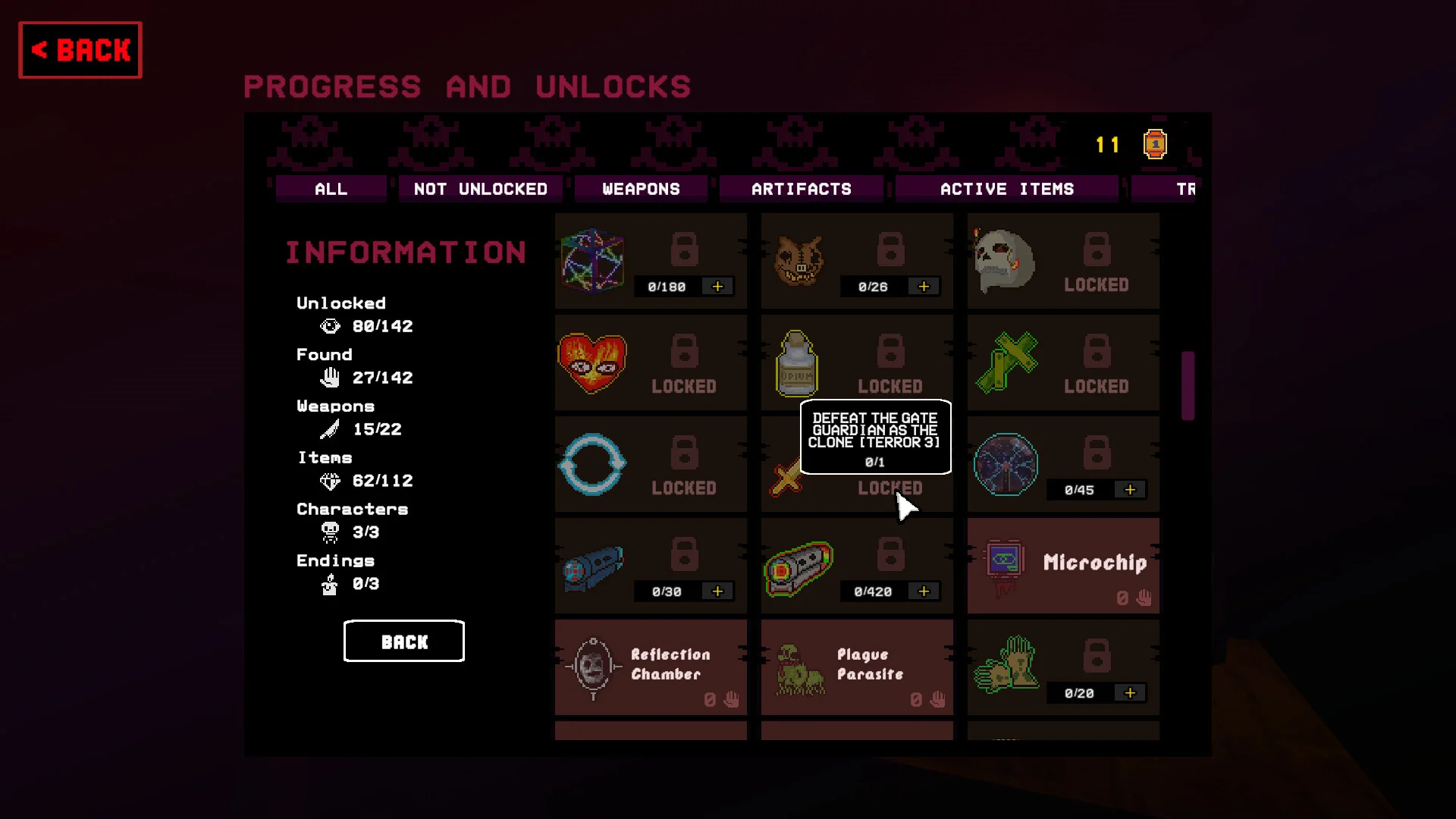This screenshot has width=1456, height=819.
Task: Click the plus beside 0/420 launcher
Action: coord(924,591)
